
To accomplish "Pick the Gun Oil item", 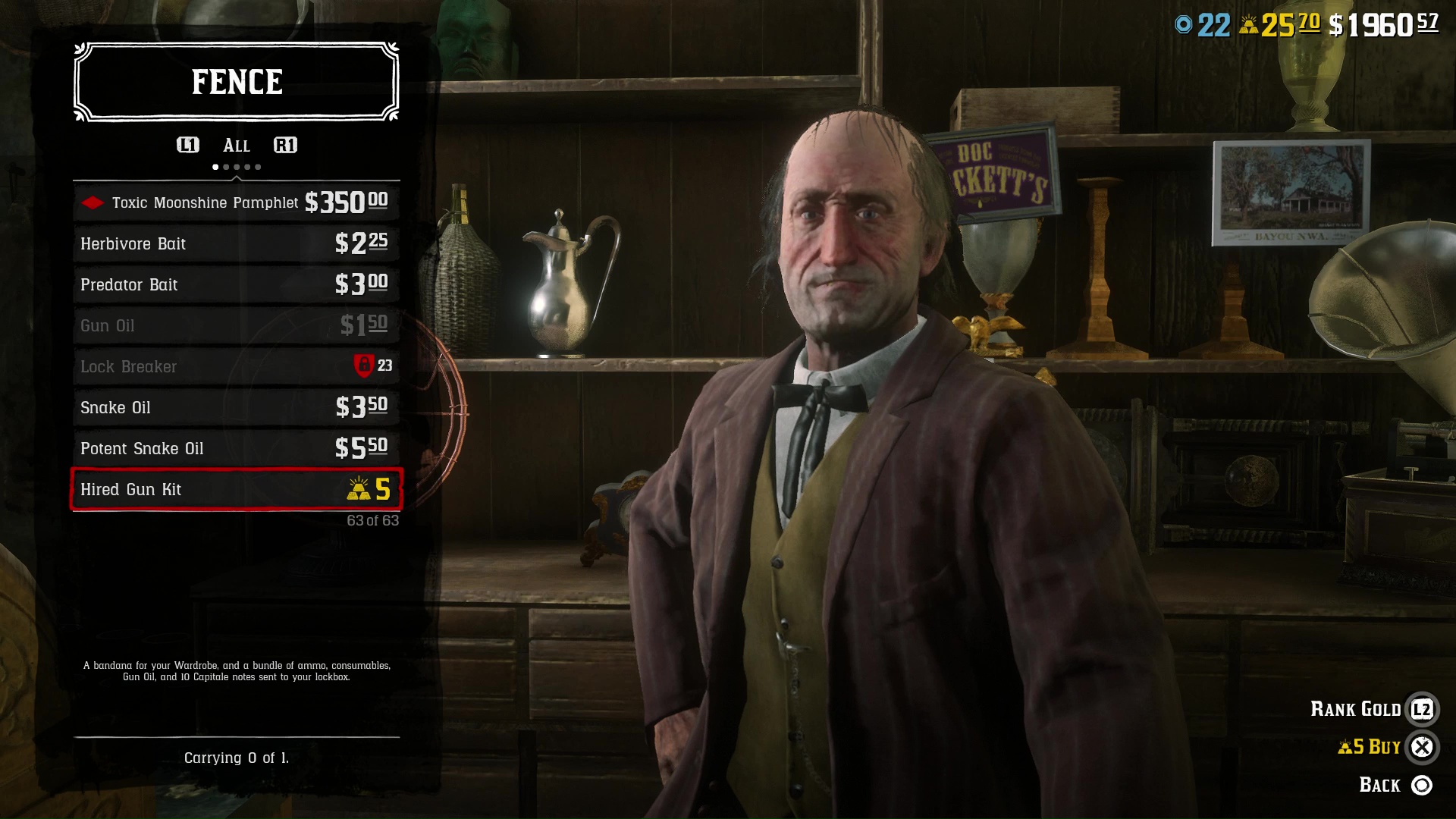I will click(236, 325).
